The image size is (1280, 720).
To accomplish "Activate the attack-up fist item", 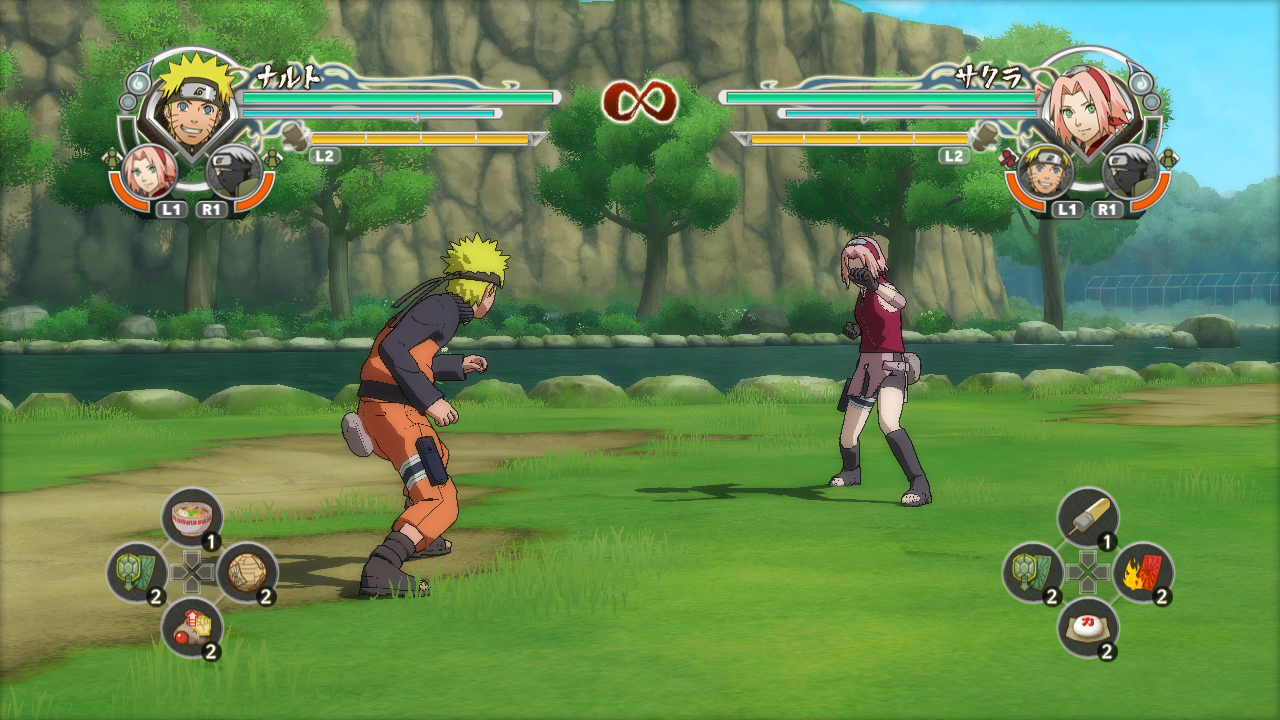I will 191,627.
